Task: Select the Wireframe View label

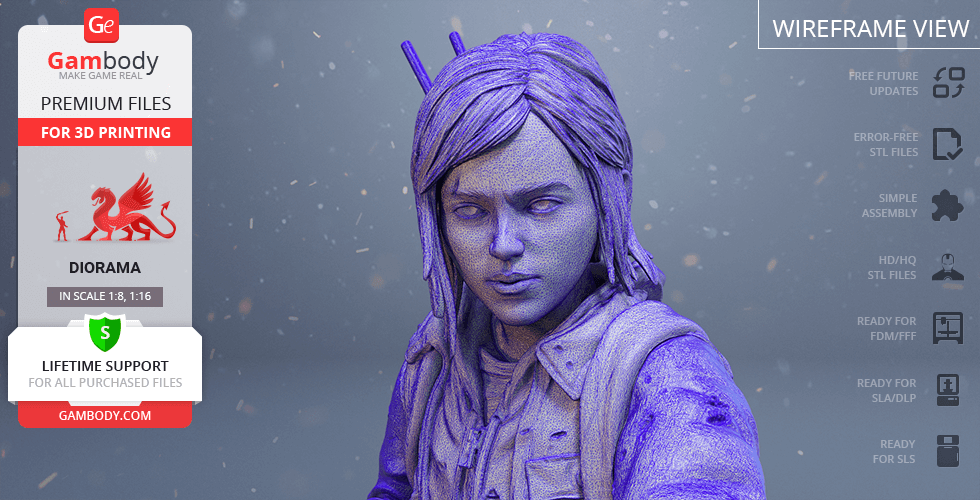Action: point(870,28)
